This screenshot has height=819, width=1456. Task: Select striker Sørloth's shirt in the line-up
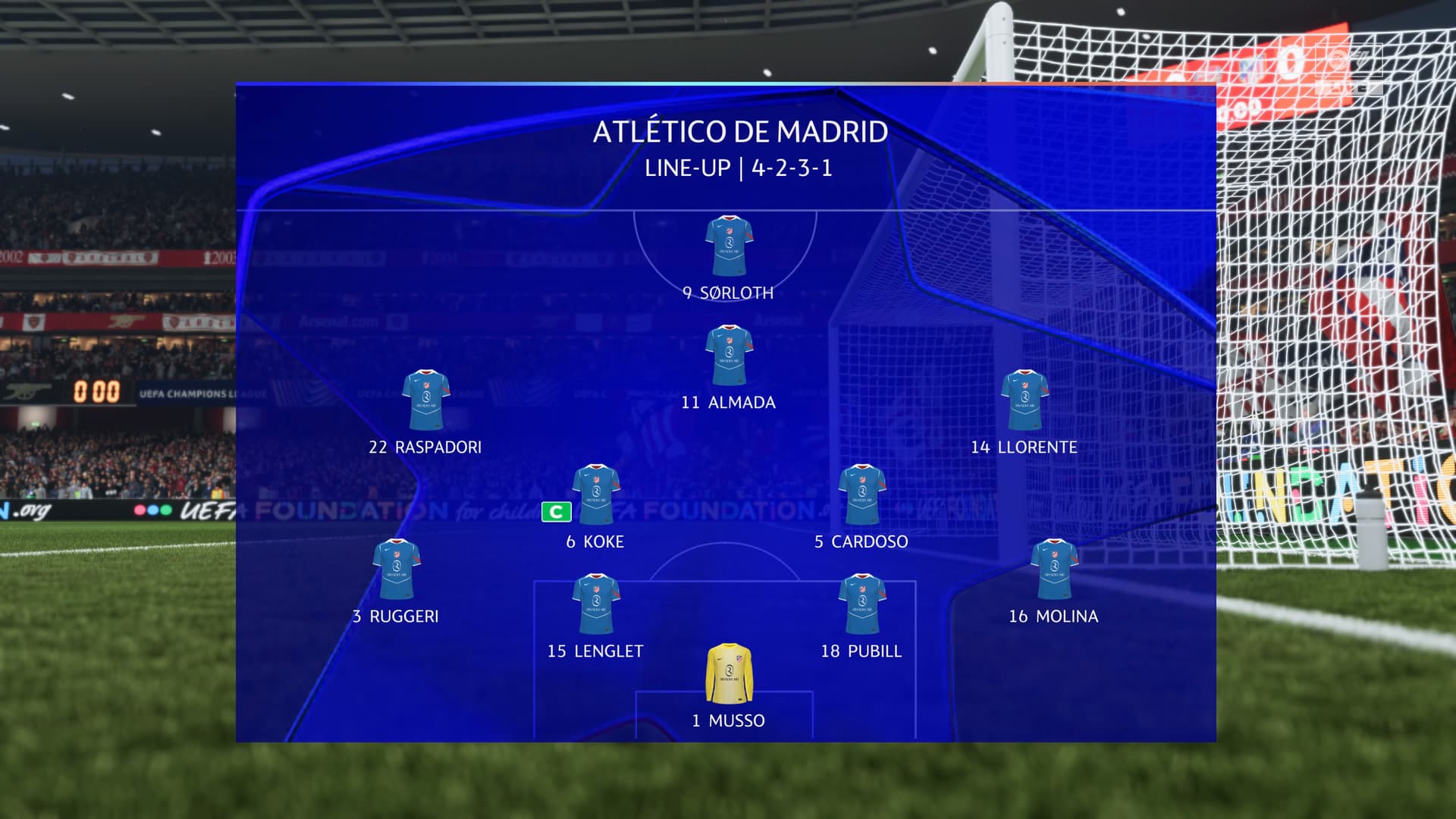[x=729, y=246]
